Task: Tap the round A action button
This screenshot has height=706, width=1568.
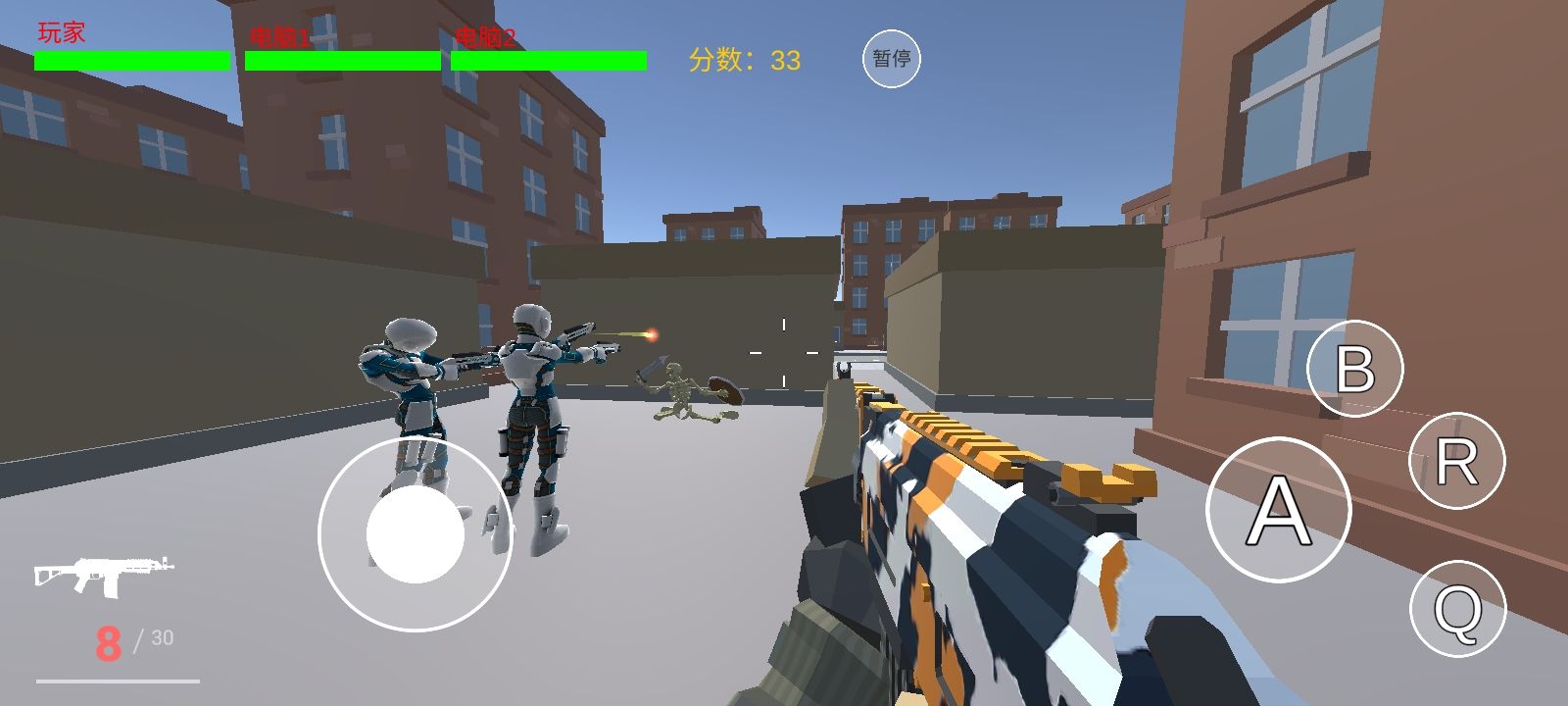Action: tap(1278, 510)
